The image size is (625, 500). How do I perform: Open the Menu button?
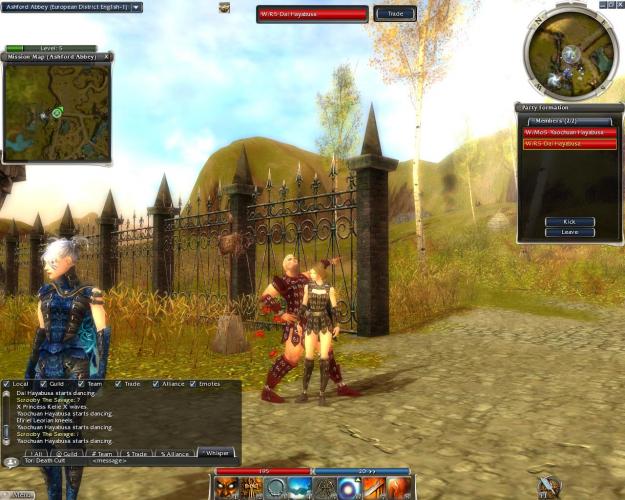pos(21,494)
